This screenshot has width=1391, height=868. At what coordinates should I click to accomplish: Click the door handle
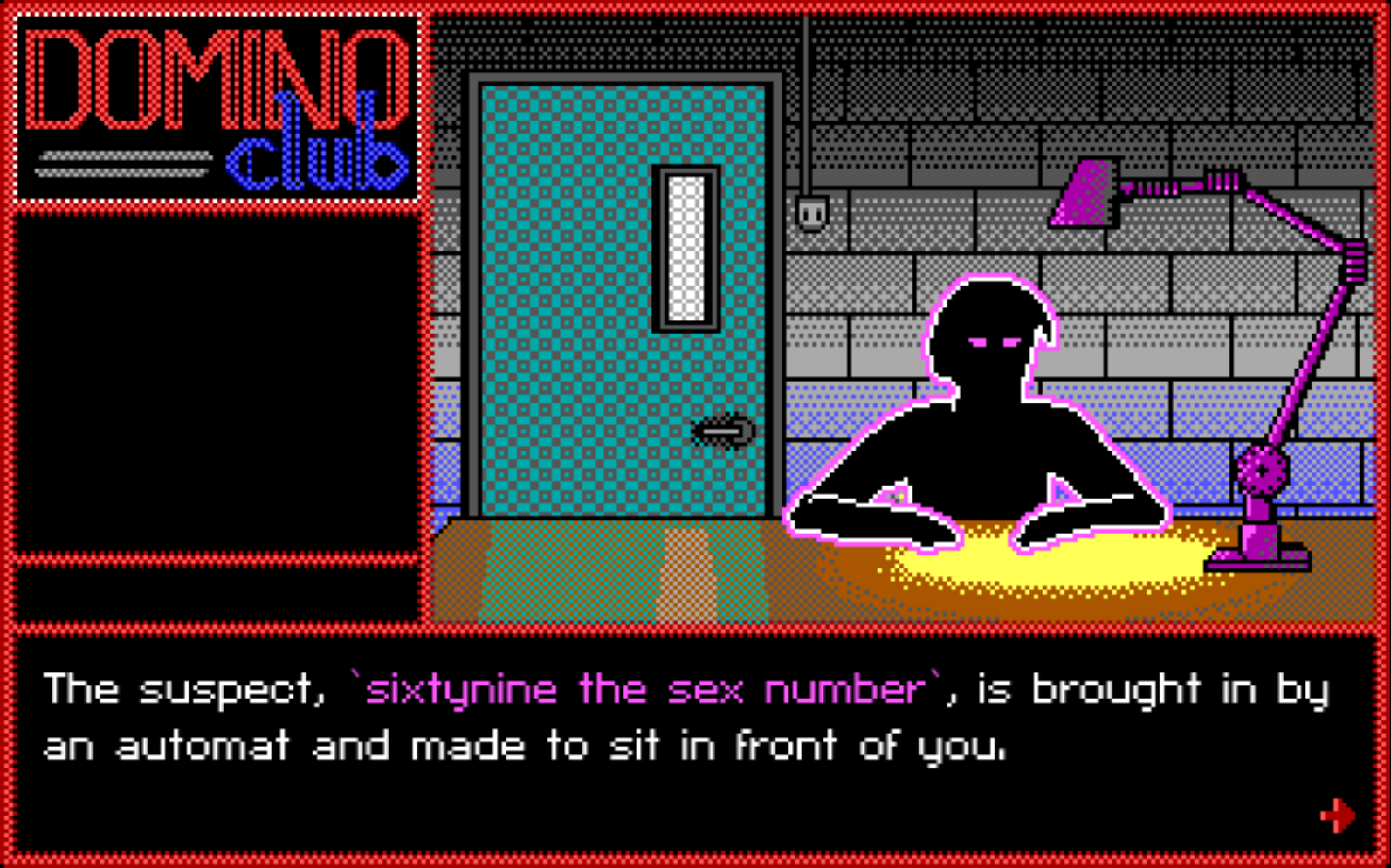(x=721, y=433)
